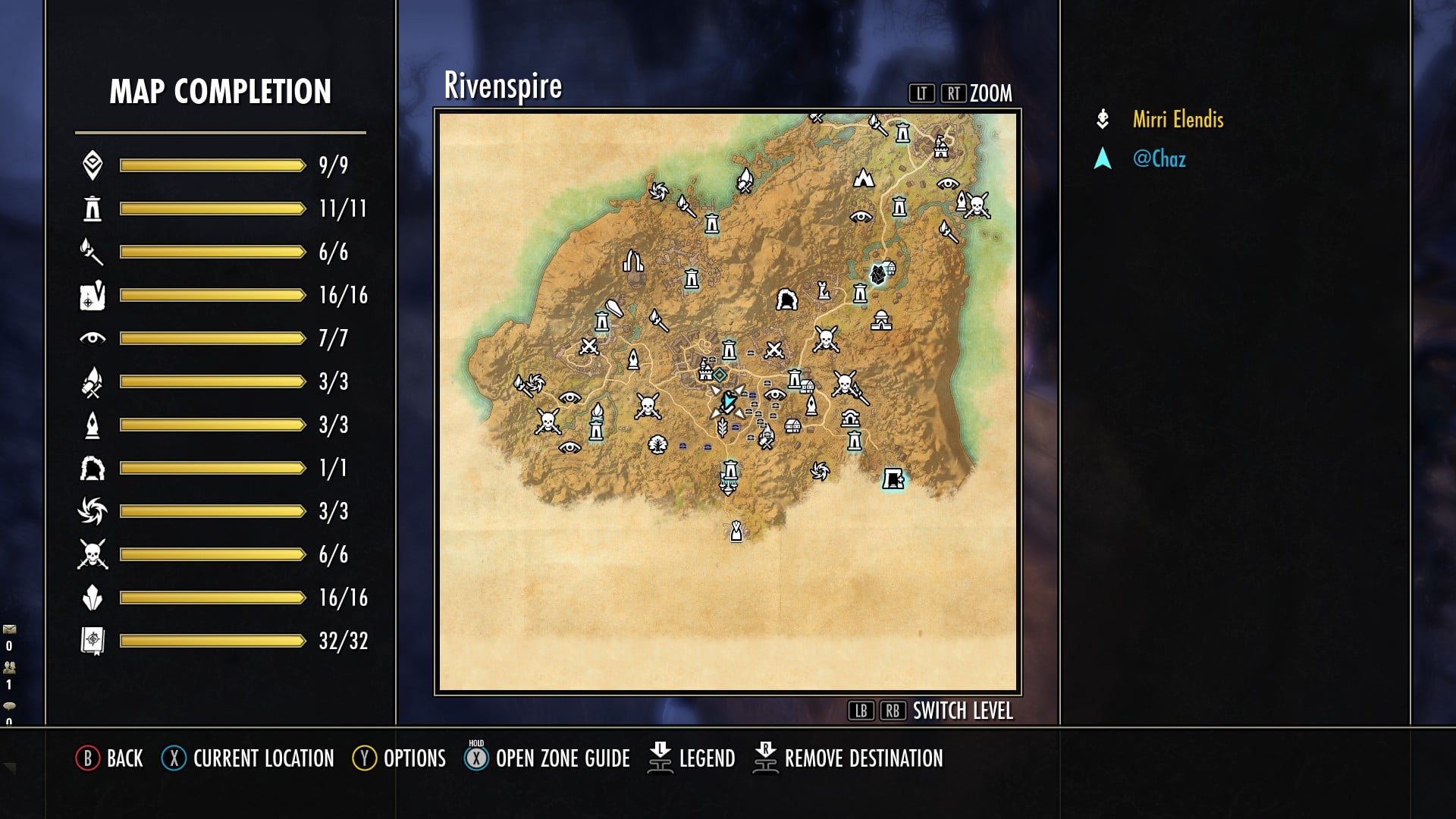Click the glowing dark crystal marker
Image resolution: width=1456 pixels, height=819 pixels.
[x=878, y=274]
